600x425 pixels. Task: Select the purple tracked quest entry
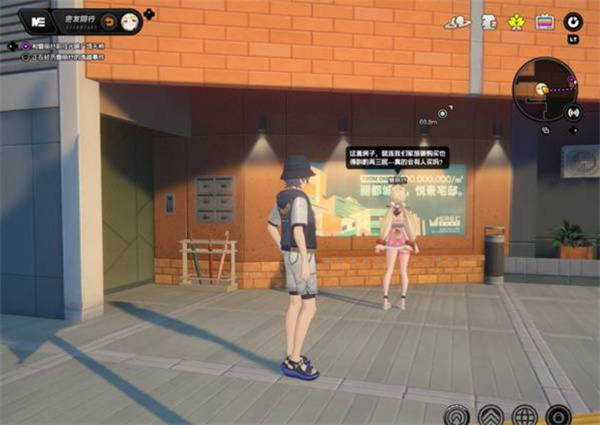(x=60, y=46)
